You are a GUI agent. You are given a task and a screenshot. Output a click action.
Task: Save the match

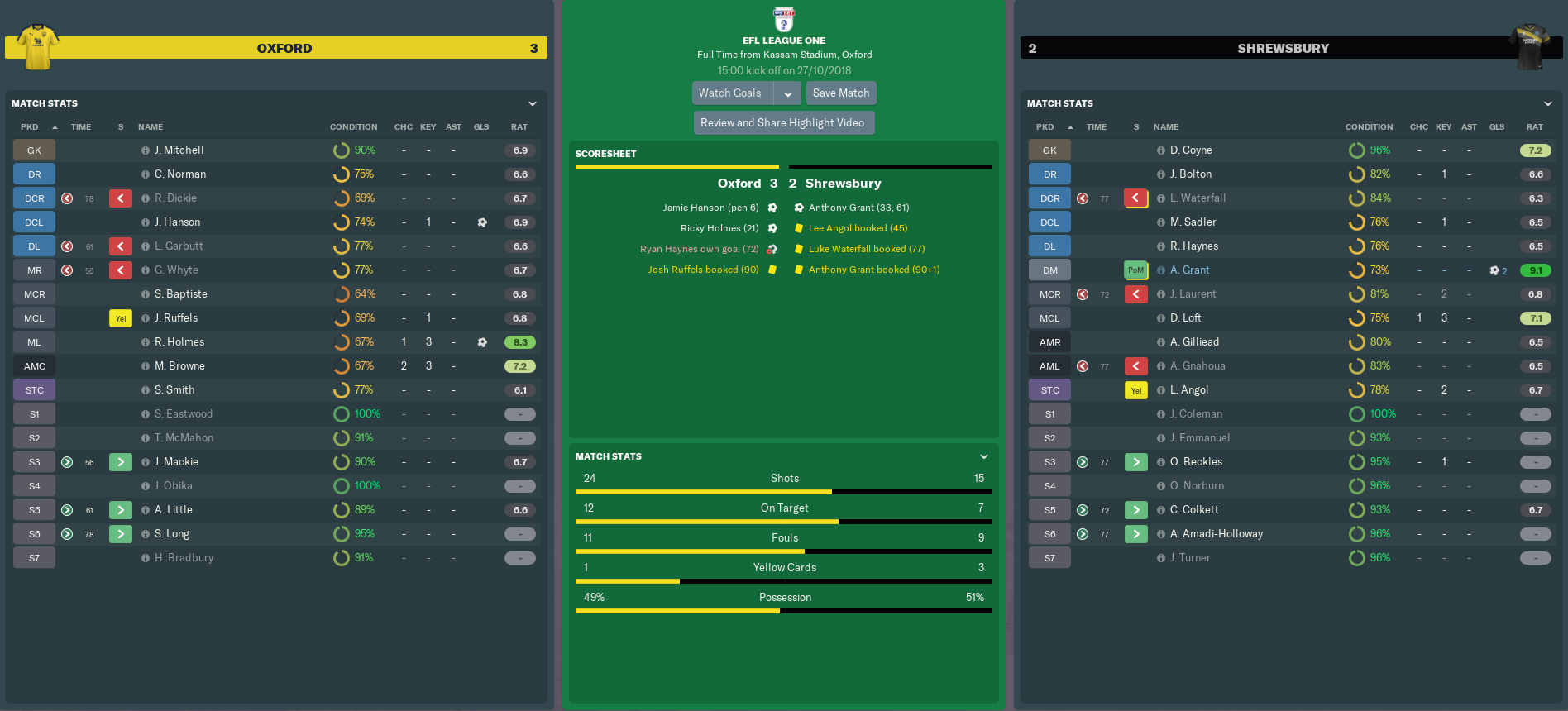pyautogui.click(x=840, y=93)
